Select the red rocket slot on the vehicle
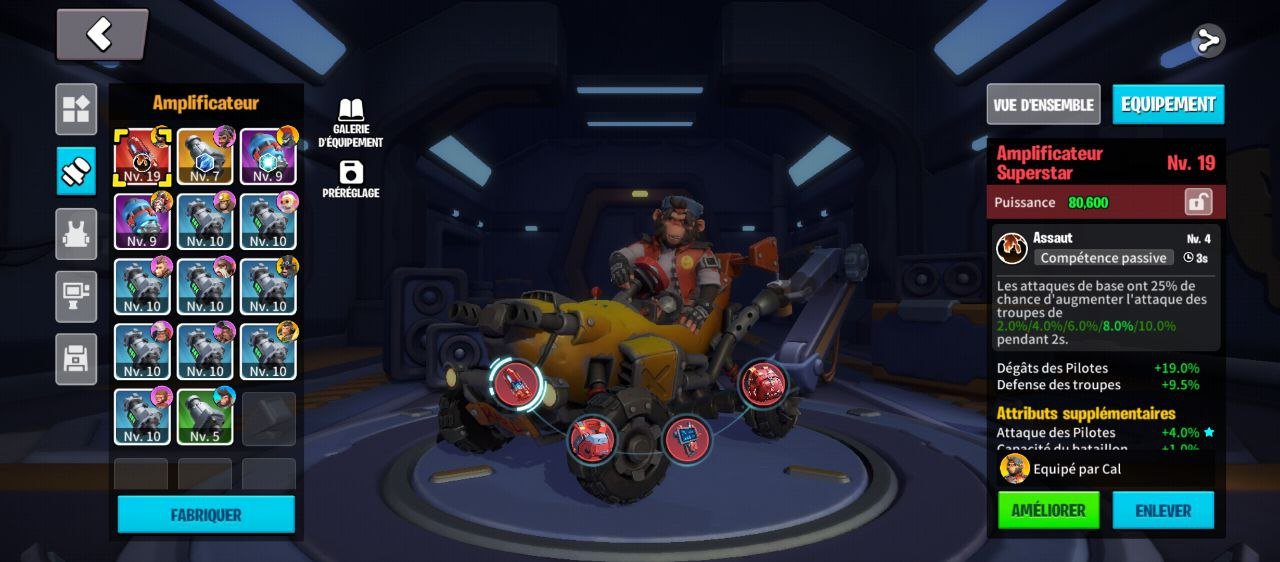The width and height of the screenshot is (1280, 562). pyautogui.click(x=516, y=382)
